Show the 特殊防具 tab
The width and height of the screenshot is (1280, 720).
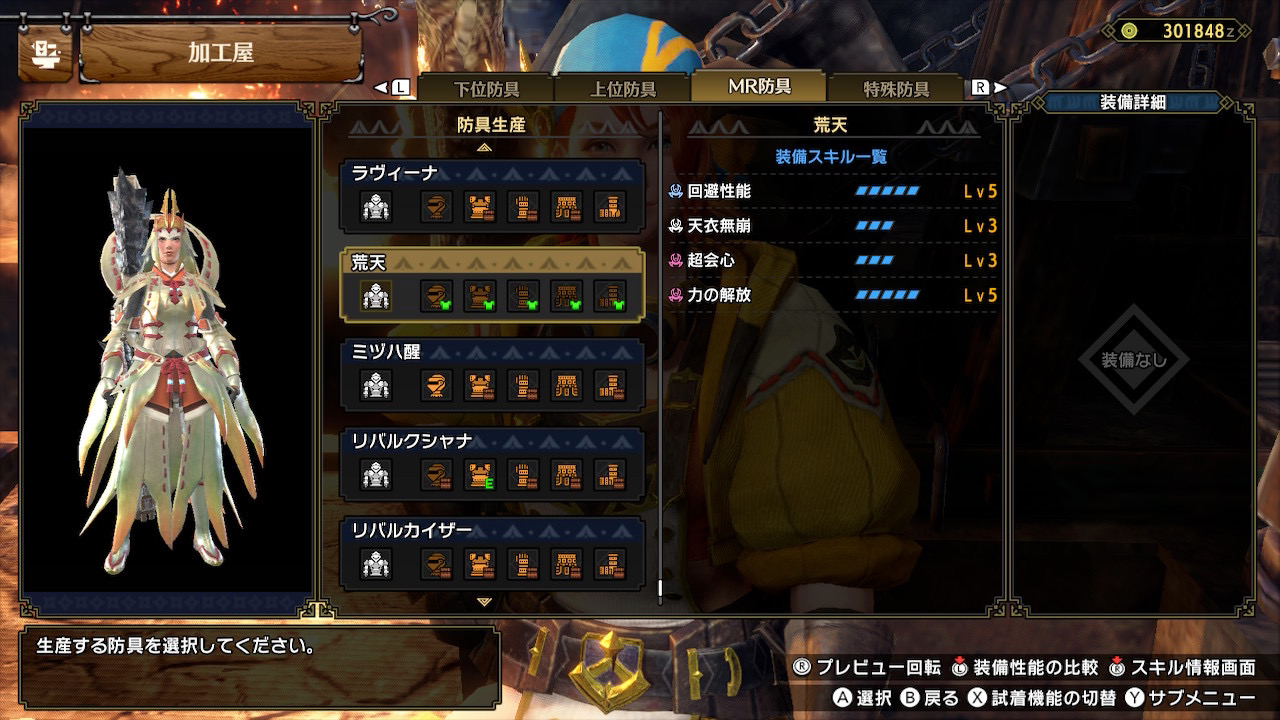coord(897,89)
